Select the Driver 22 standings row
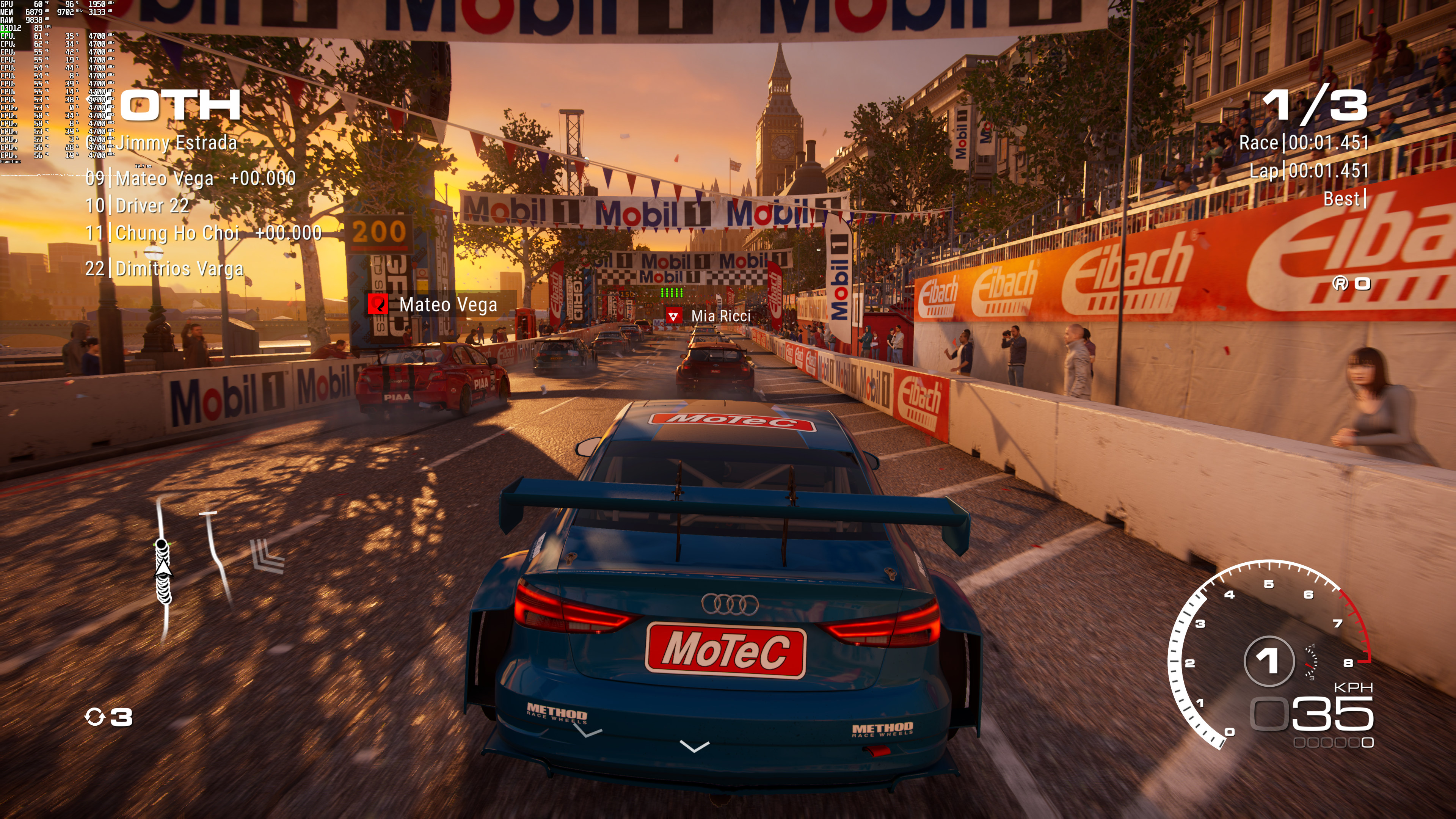Viewport: 1456px width, 819px height. (137, 206)
